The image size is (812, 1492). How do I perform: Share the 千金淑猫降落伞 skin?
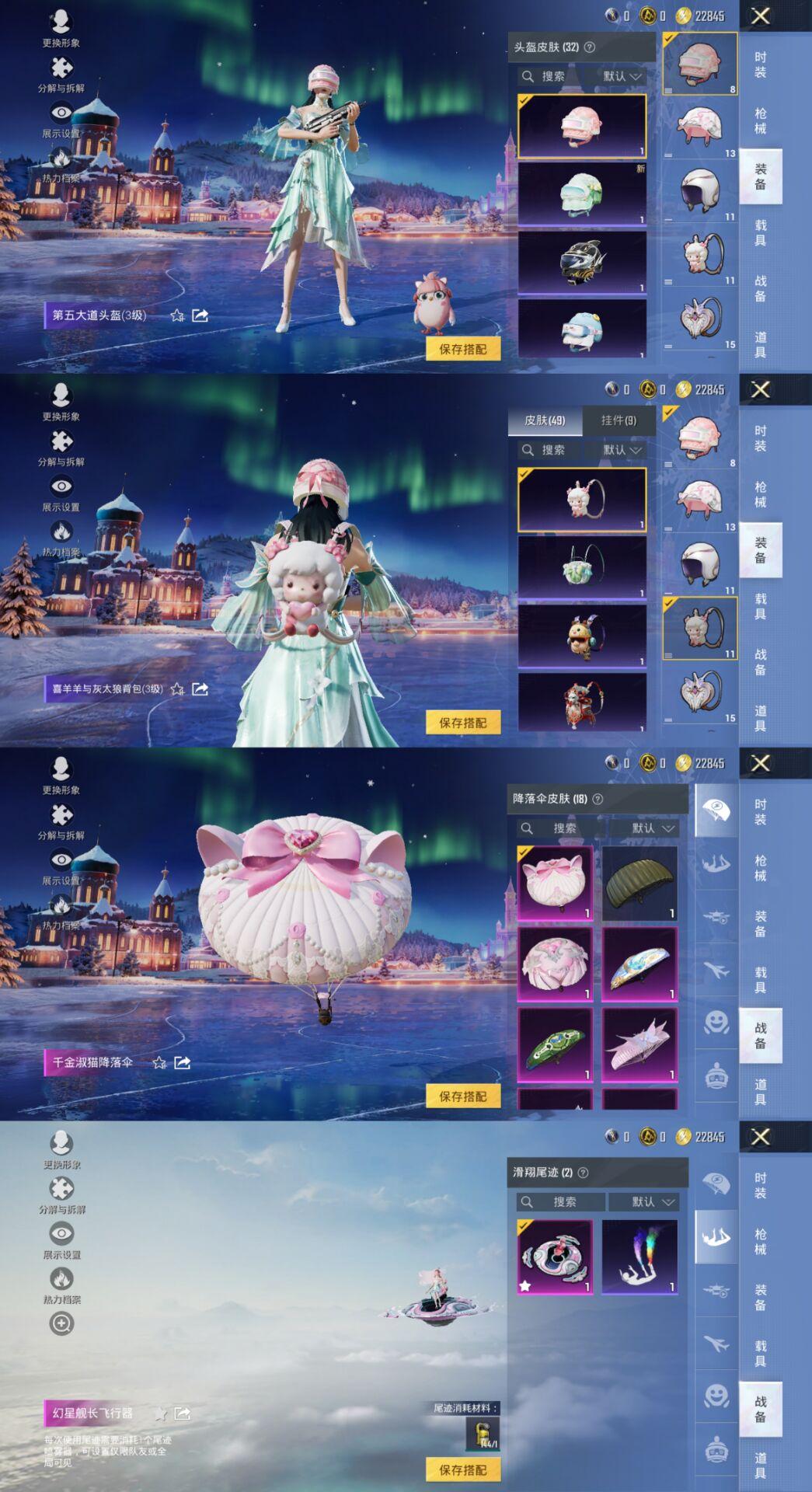point(183,1062)
